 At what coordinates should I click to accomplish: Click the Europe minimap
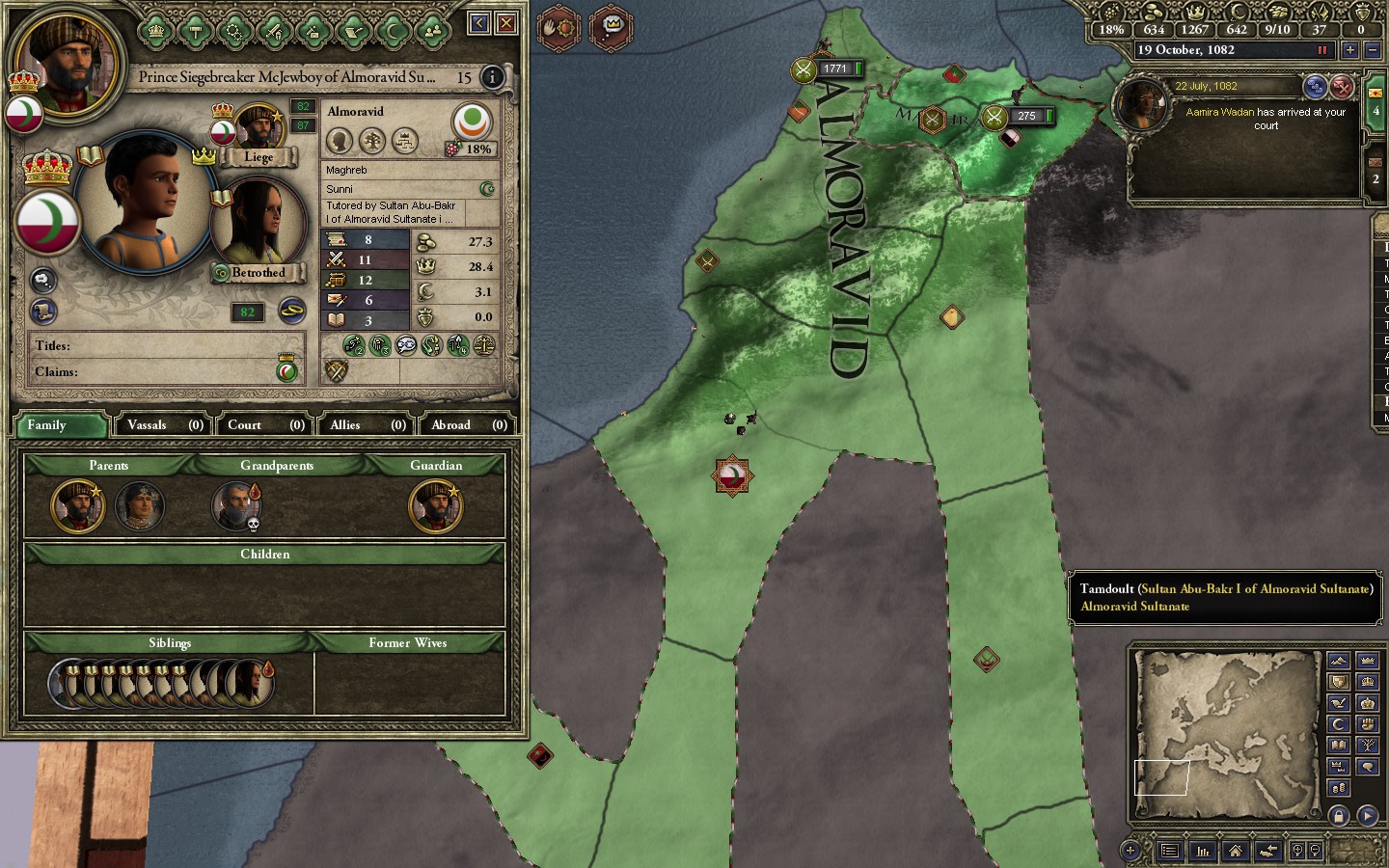1225,735
